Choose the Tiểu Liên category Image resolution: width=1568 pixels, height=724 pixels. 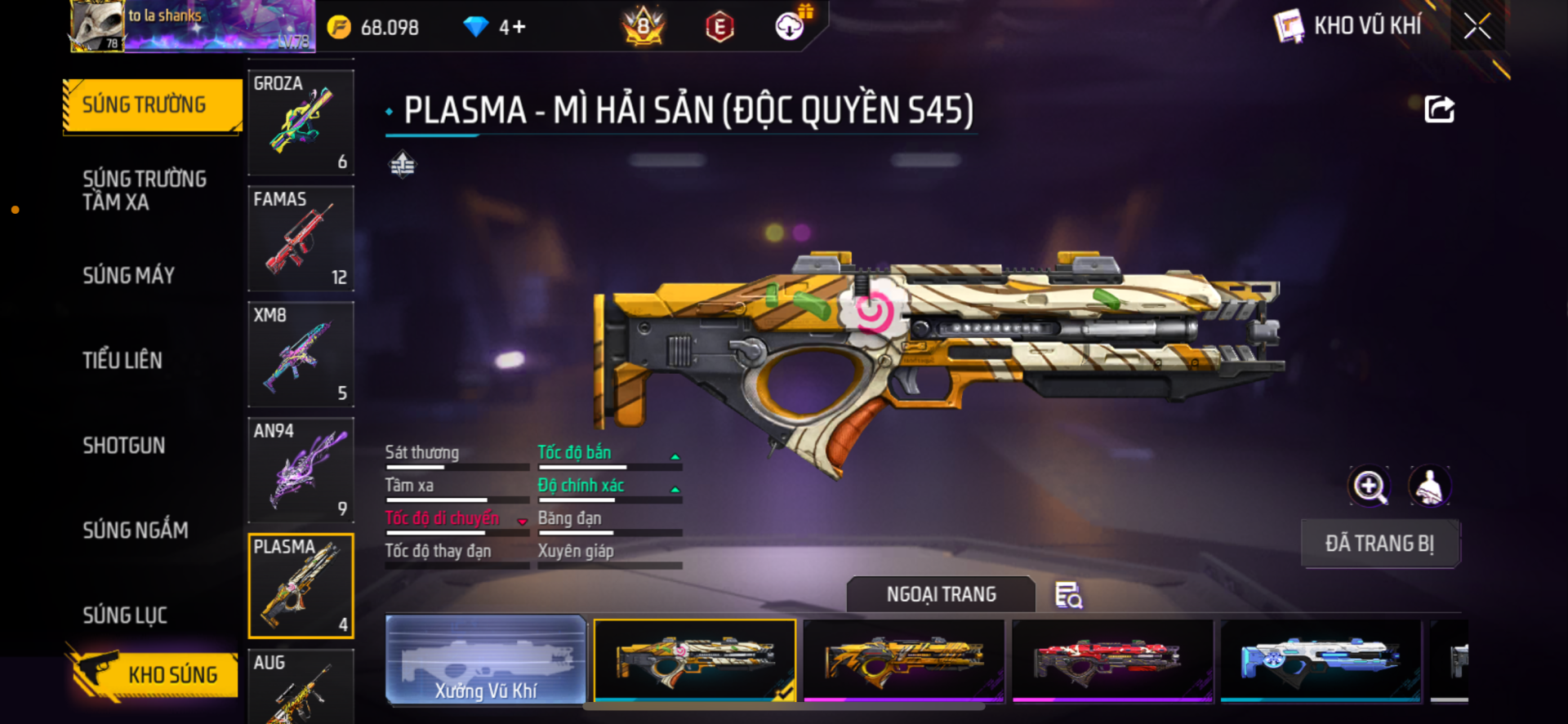(x=122, y=360)
